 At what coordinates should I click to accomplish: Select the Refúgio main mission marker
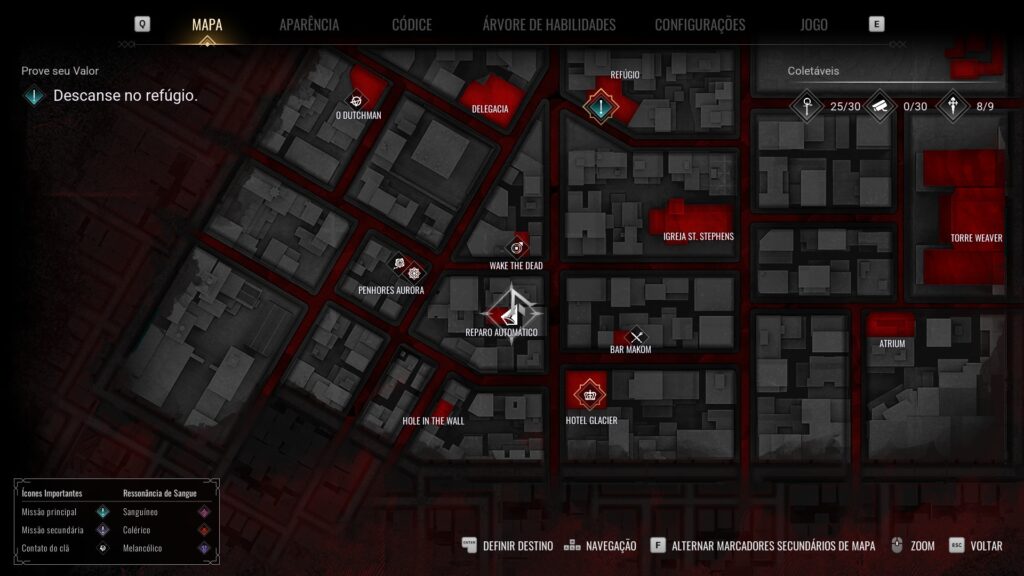coord(600,105)
